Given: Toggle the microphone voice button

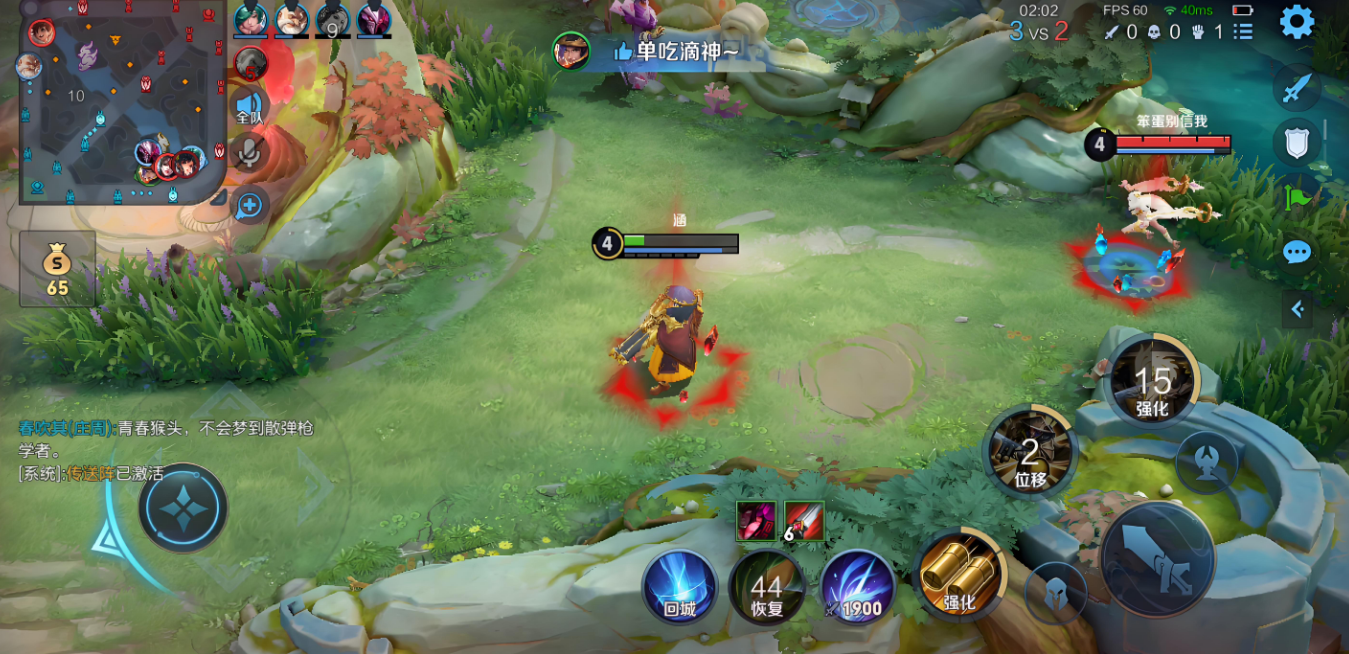Looking at the screenshot, I should [x=249, y=153].
